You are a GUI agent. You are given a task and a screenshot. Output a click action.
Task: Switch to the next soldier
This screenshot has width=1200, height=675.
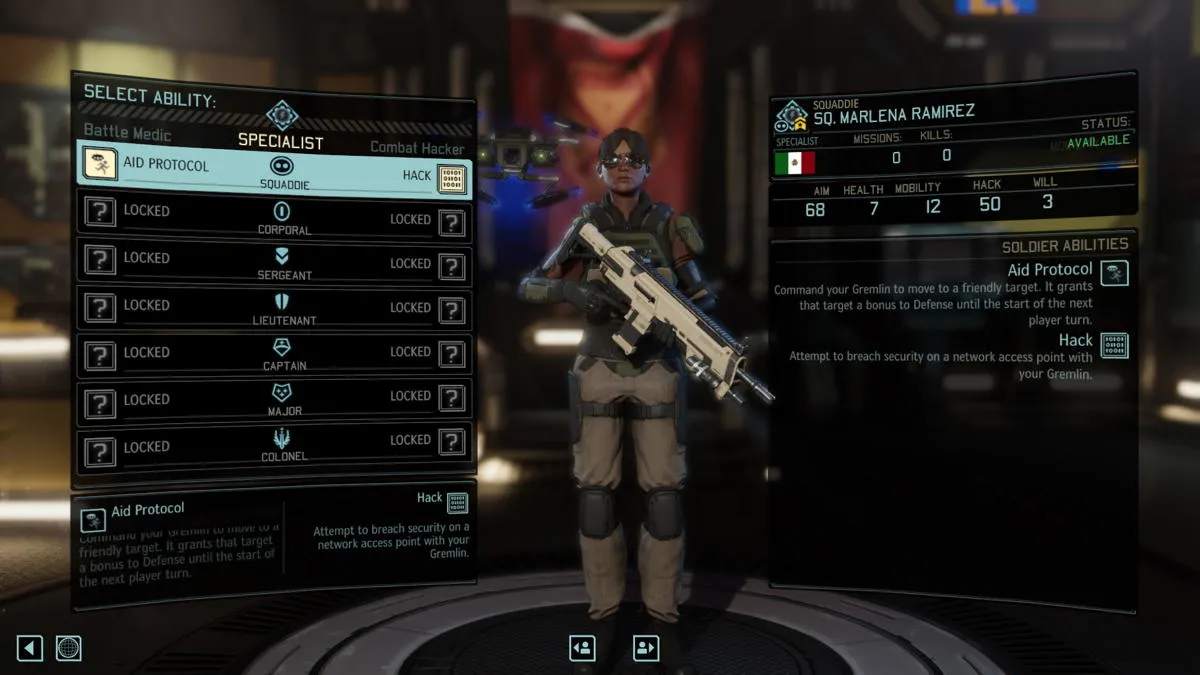(646, 648)
